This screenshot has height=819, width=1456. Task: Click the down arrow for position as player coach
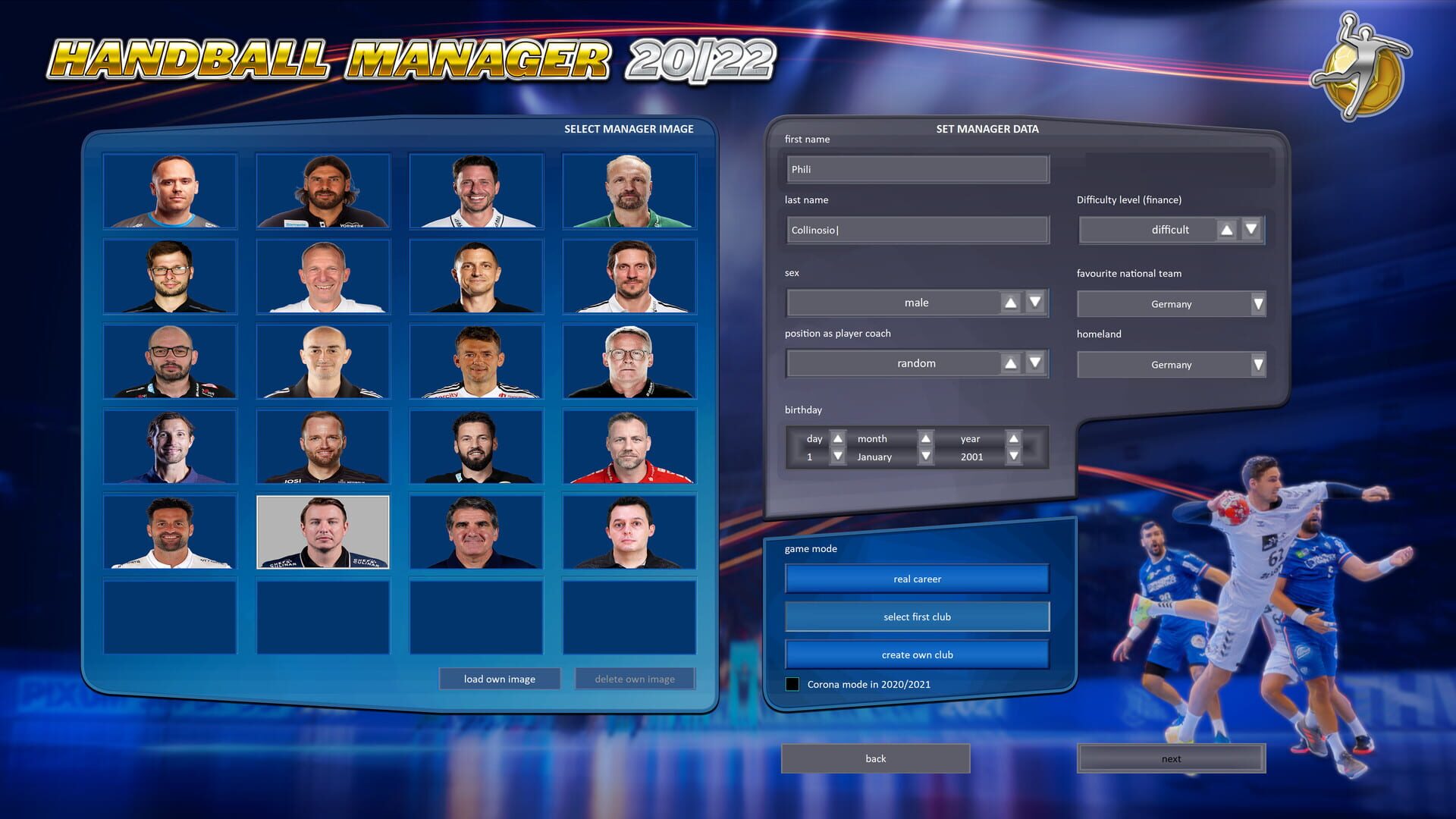pos(1034,363)
